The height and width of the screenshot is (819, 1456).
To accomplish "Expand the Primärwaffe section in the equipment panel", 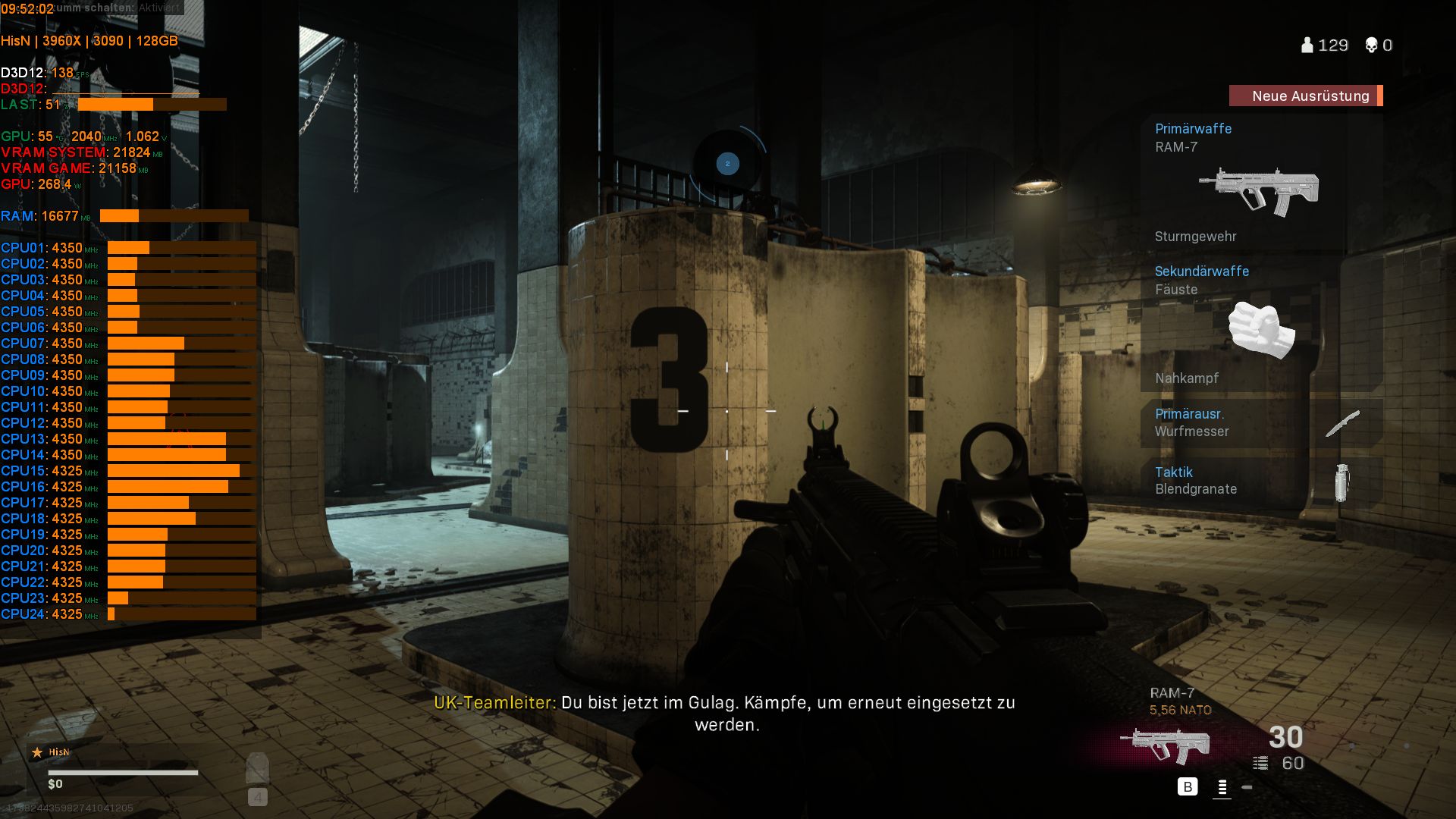I will (1192, 129).
